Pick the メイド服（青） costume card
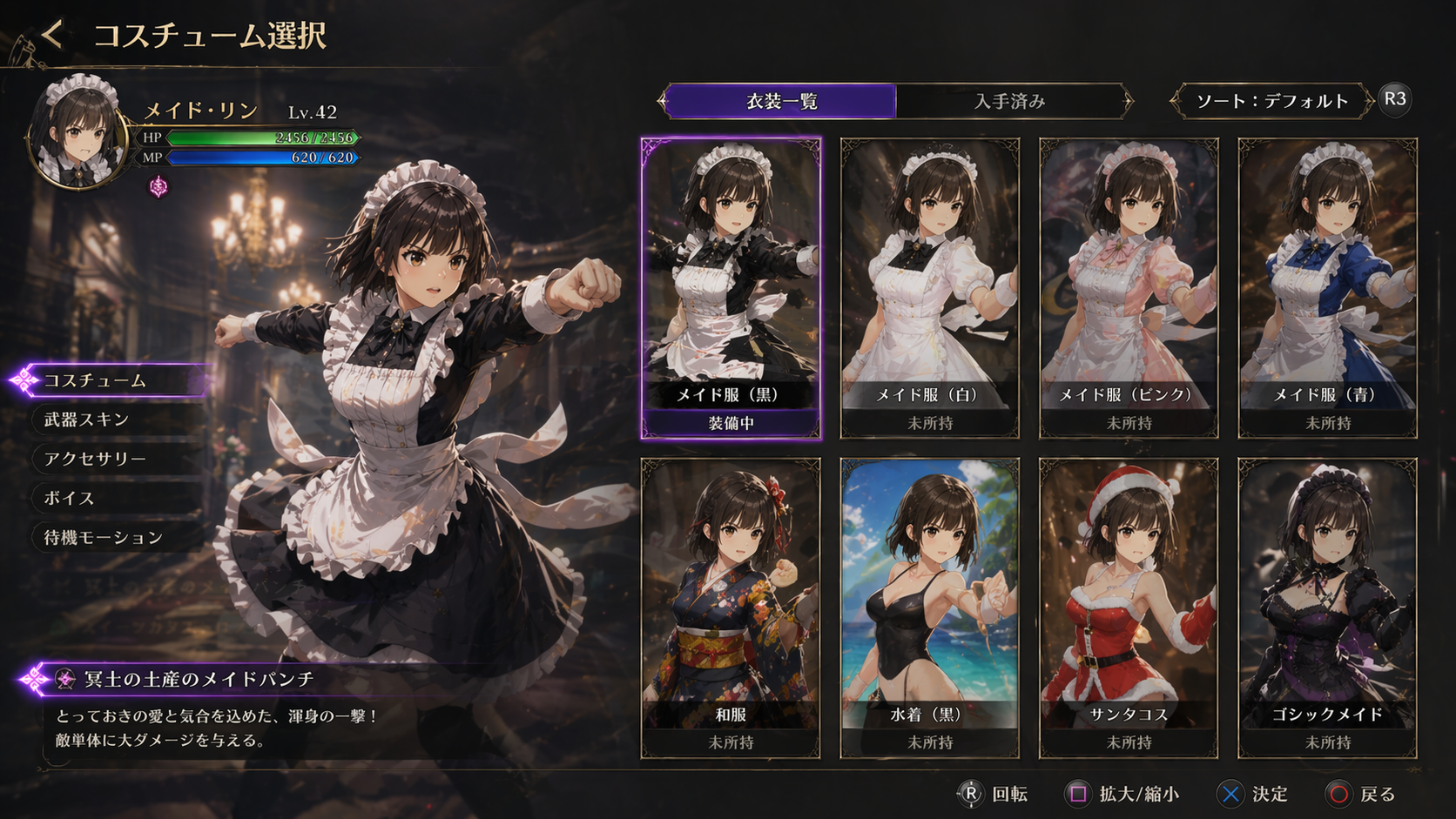 click(1327, 287)
